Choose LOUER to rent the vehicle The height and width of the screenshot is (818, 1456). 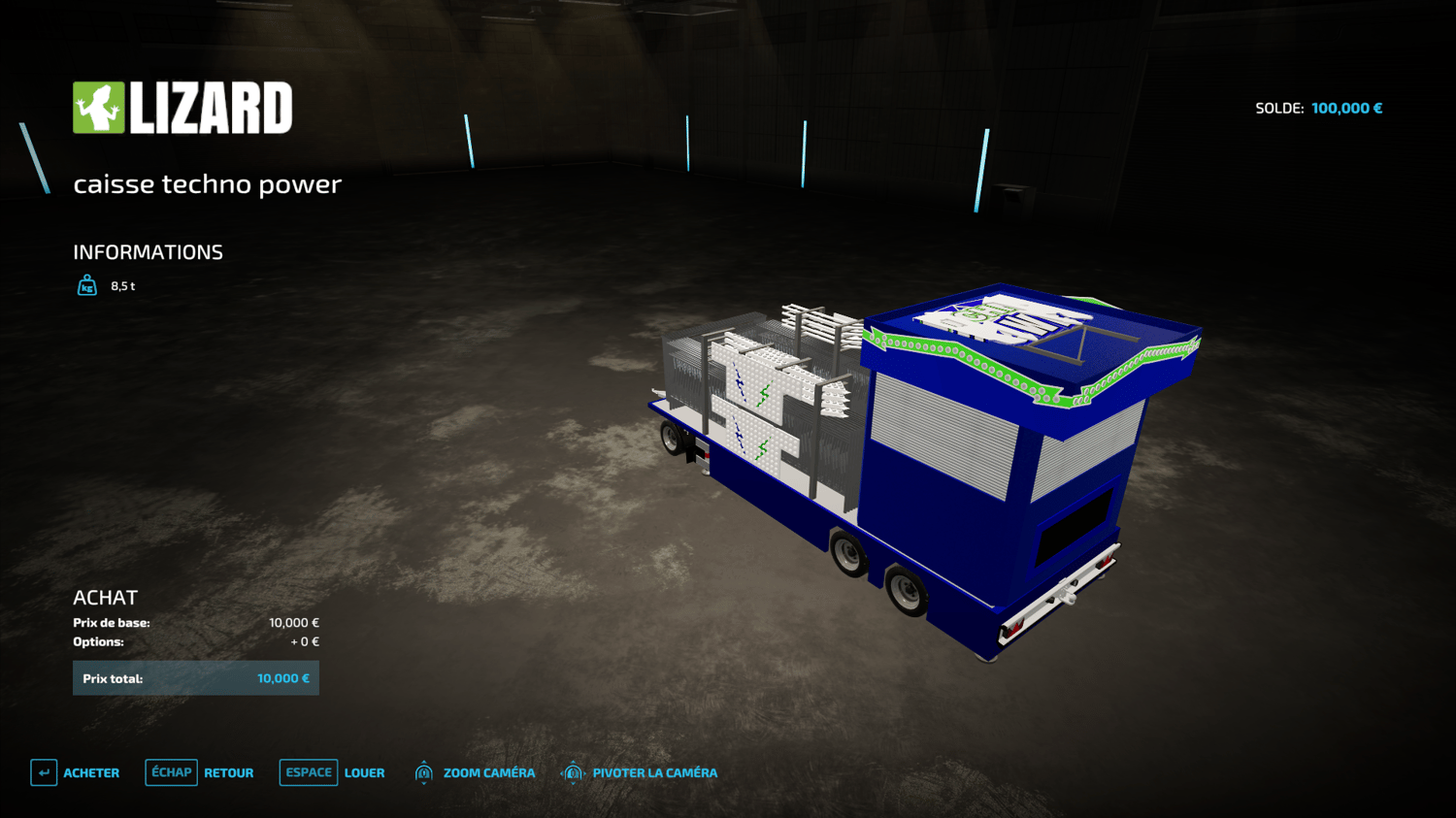point(333,772)
